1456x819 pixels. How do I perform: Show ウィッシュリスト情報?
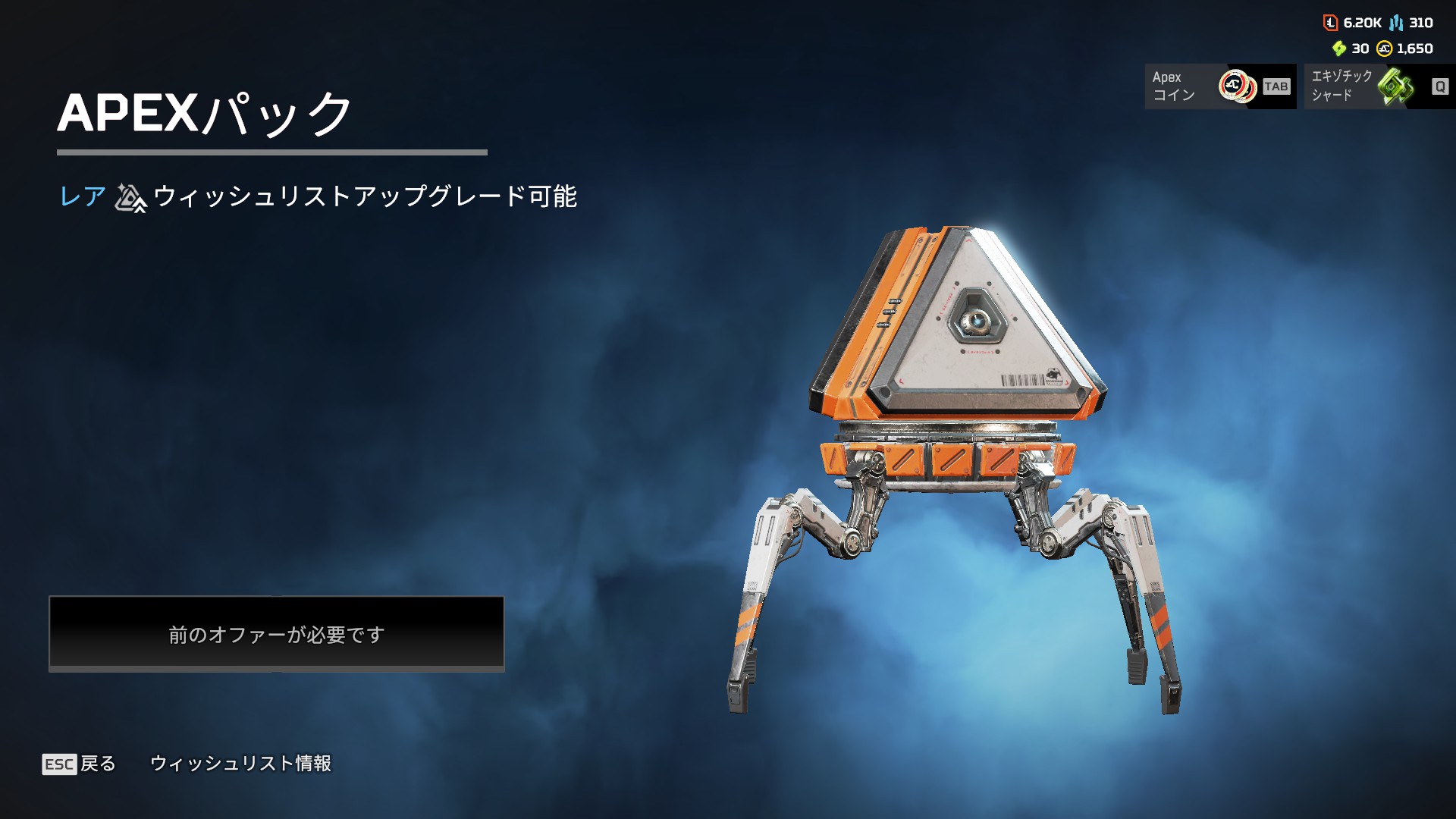point(240,764)
